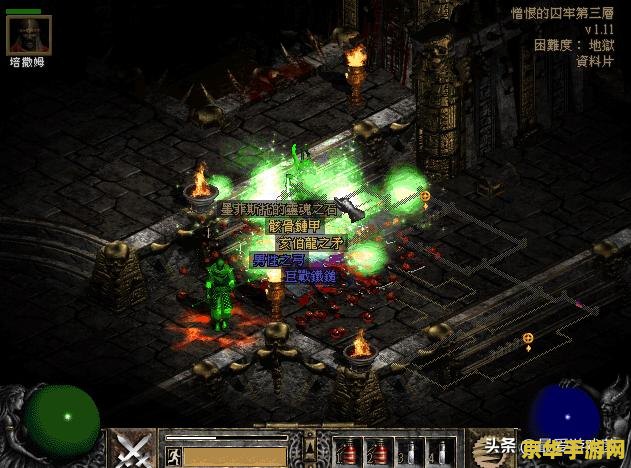Pick up the 亥伯龍之矛 item label
This screenshot has height=468, width=631.
310,242
